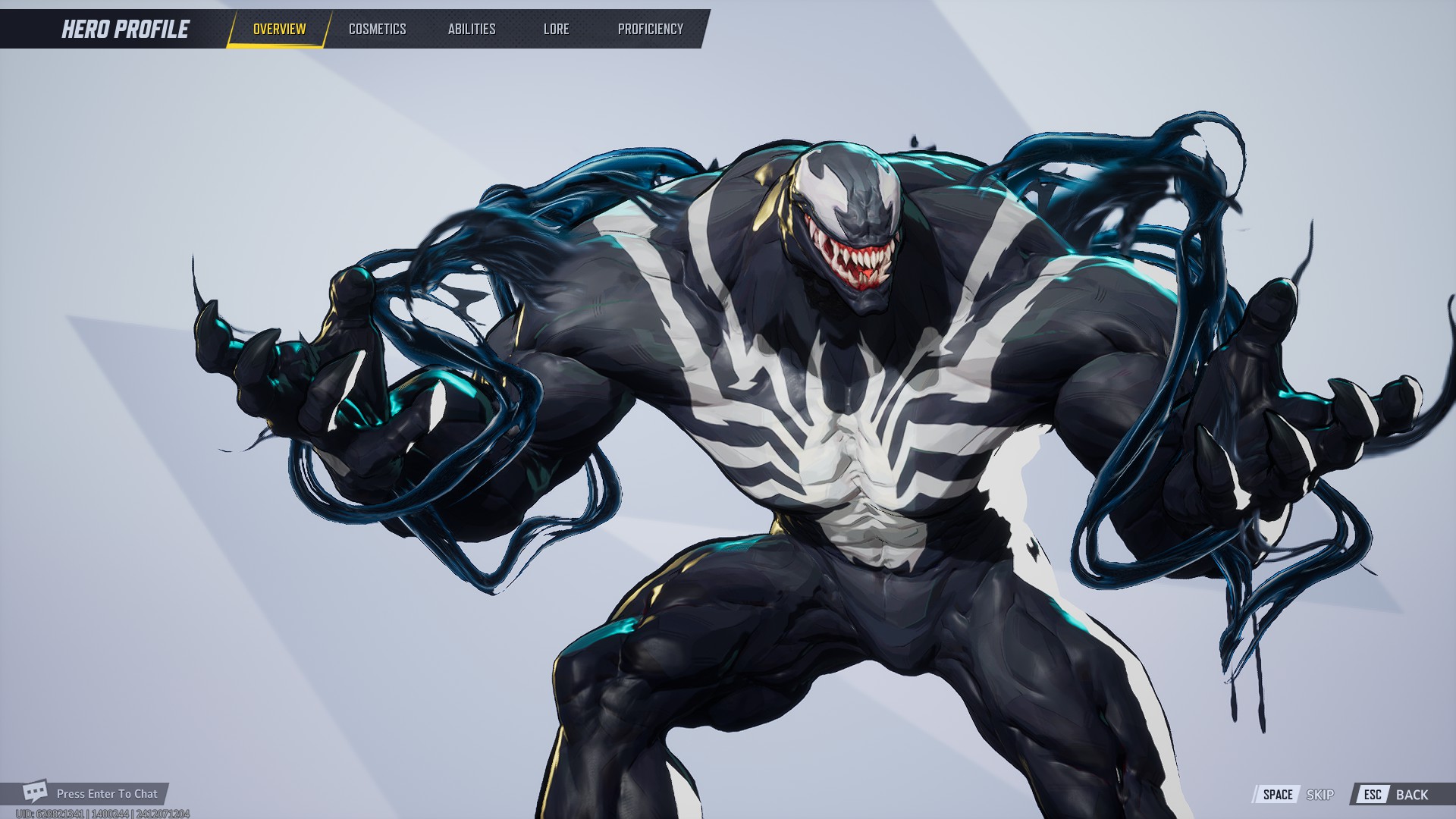This screenshot has width=1456, height=819.
Task: Open the Abilities tab
Action: point(471,29)
